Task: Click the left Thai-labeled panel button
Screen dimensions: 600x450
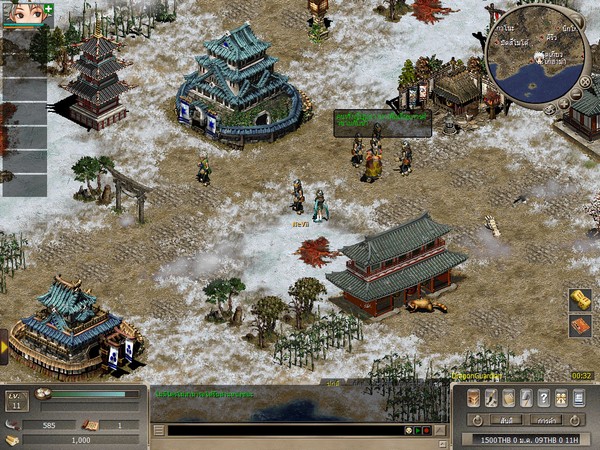Action: pyautogui.click(x=507, y=420)
